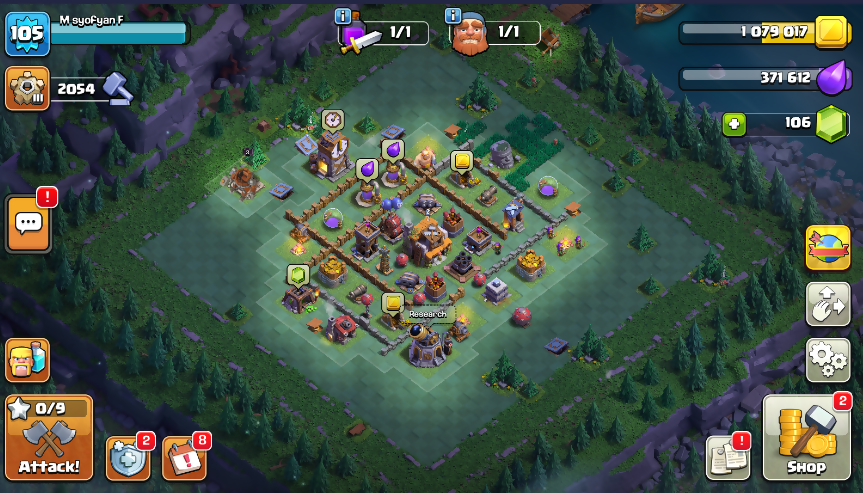Show info for the sword and elixir slot
This screenshot has width=863, height=493.
(343, 16)
